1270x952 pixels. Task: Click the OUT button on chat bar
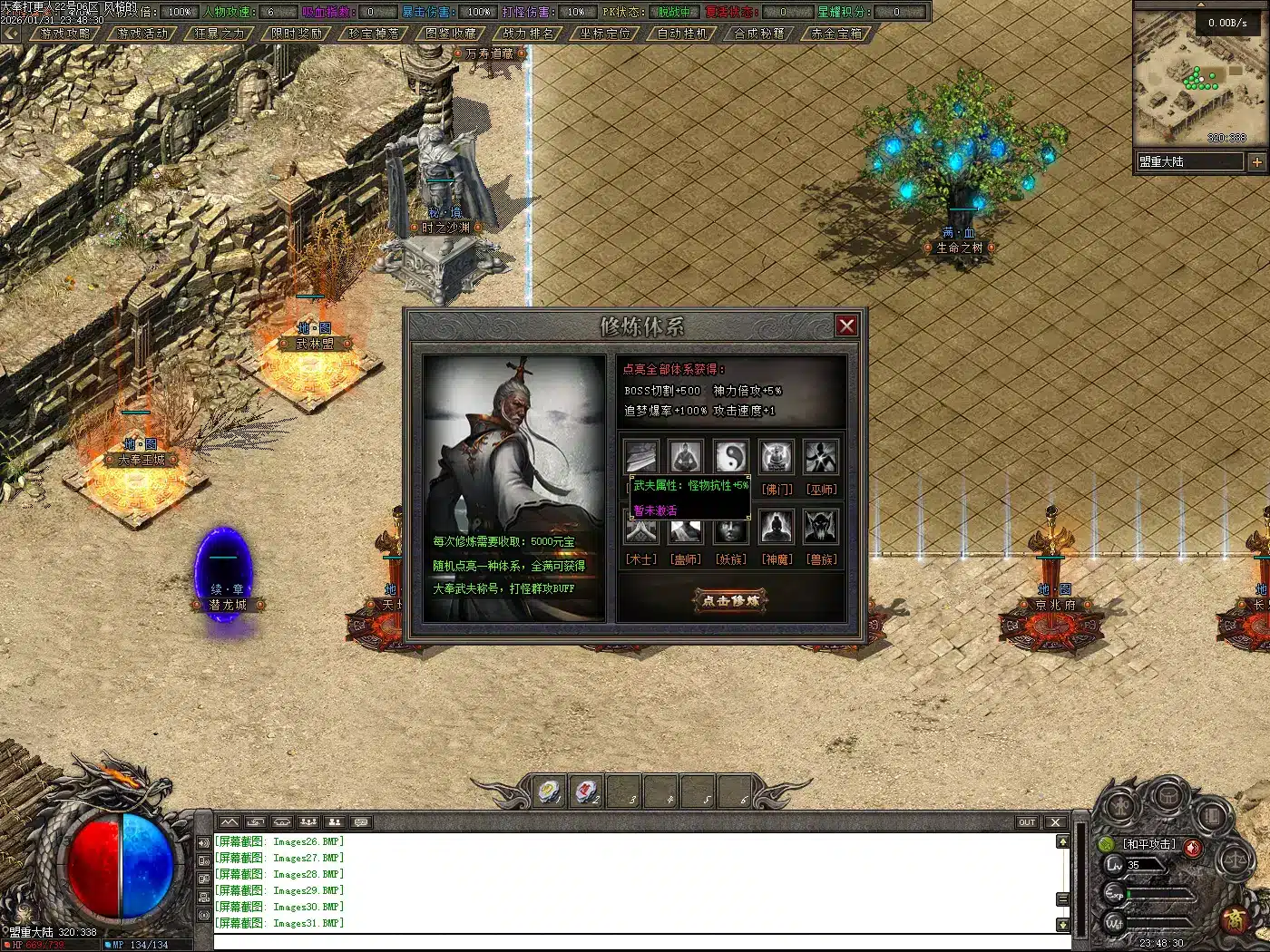[x=1026, y=822]
